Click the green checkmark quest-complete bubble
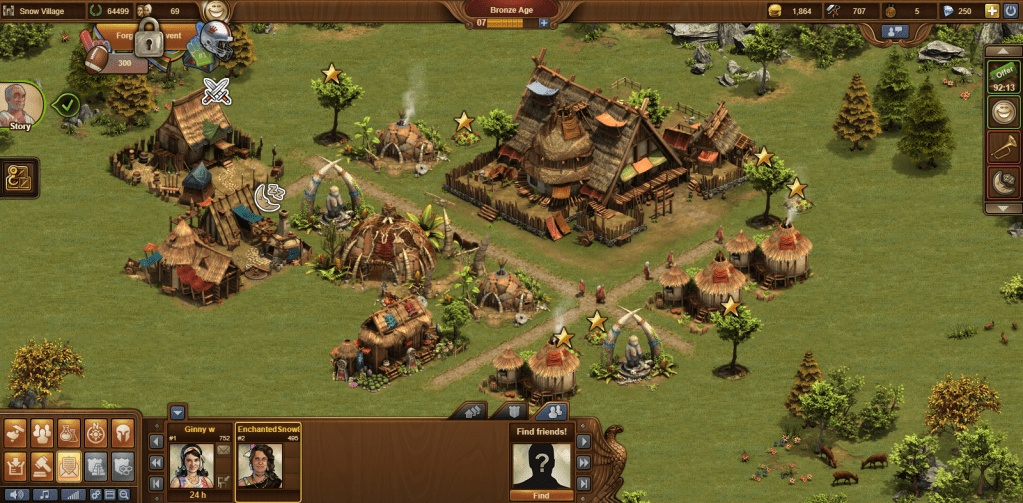Screen dimensions: 1023x503 66,103
